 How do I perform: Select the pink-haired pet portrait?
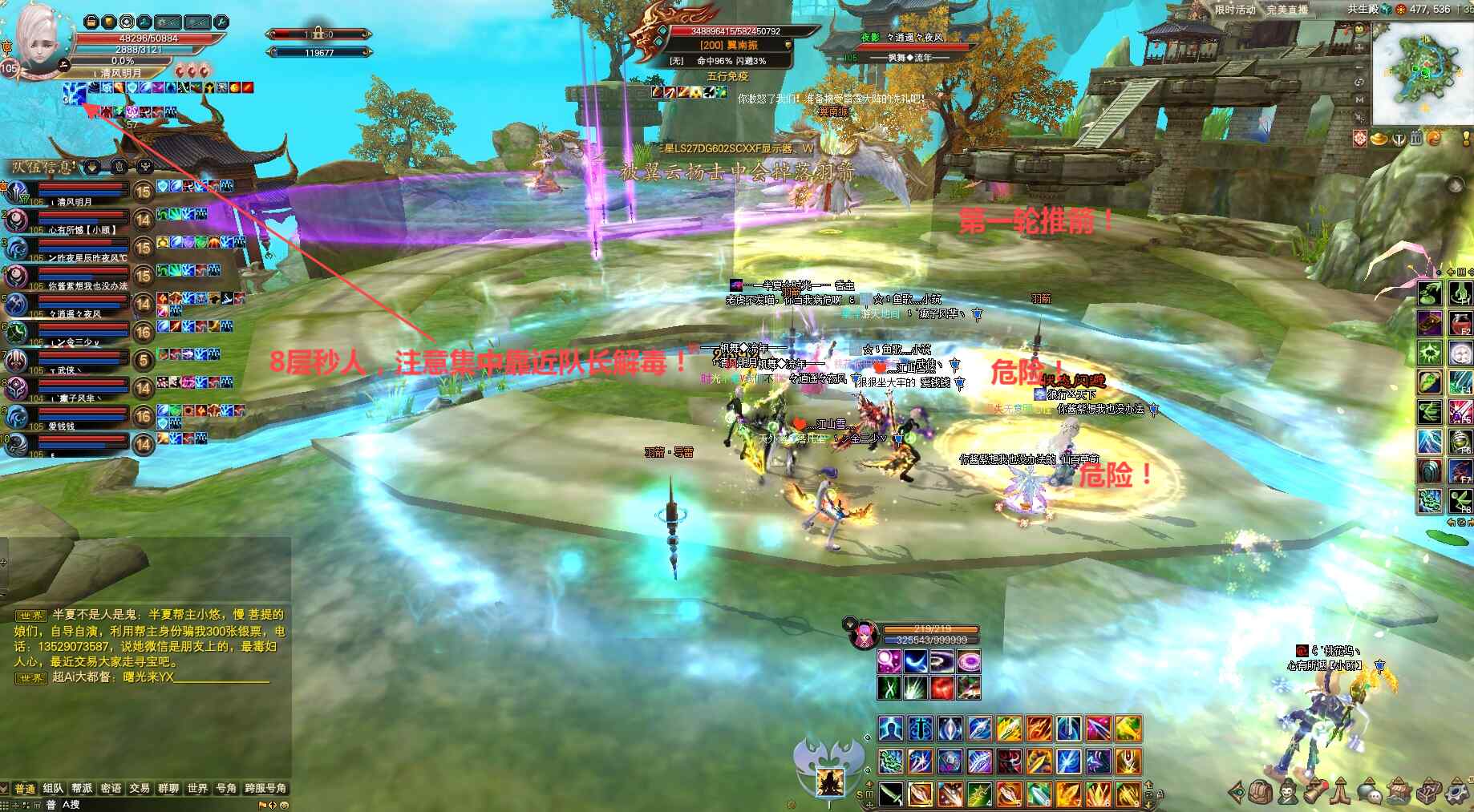(x=863, y=634)
